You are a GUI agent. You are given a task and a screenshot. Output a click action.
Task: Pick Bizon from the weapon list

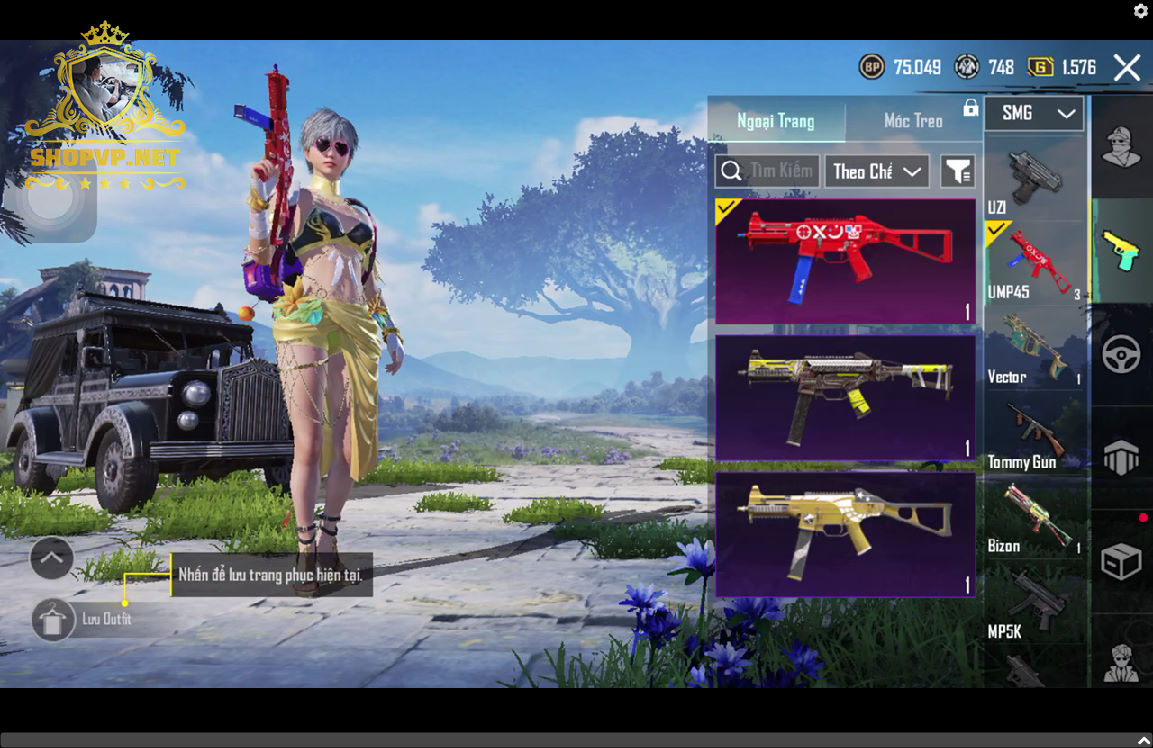click(x=1034, y=520)
